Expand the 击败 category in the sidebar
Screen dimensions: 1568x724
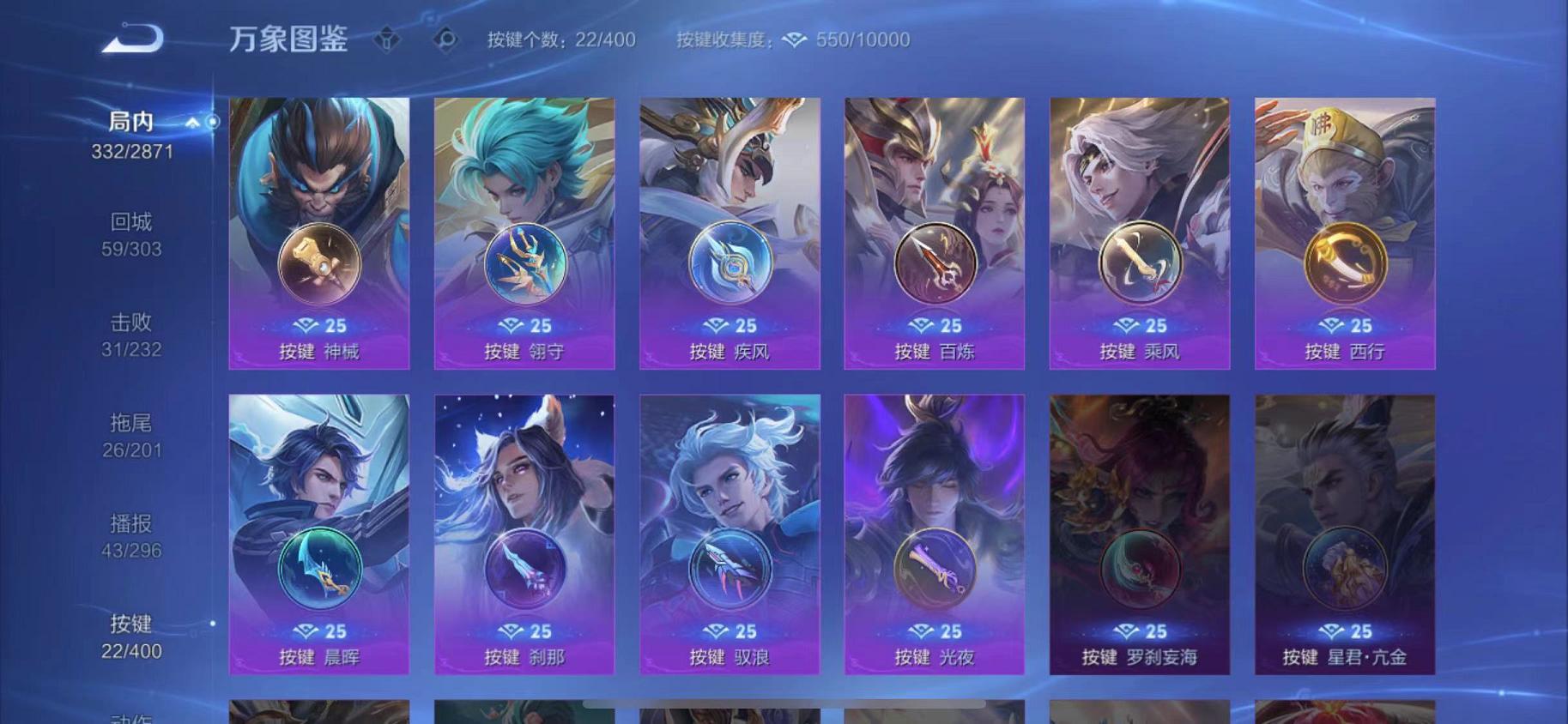tap(130, 323)
